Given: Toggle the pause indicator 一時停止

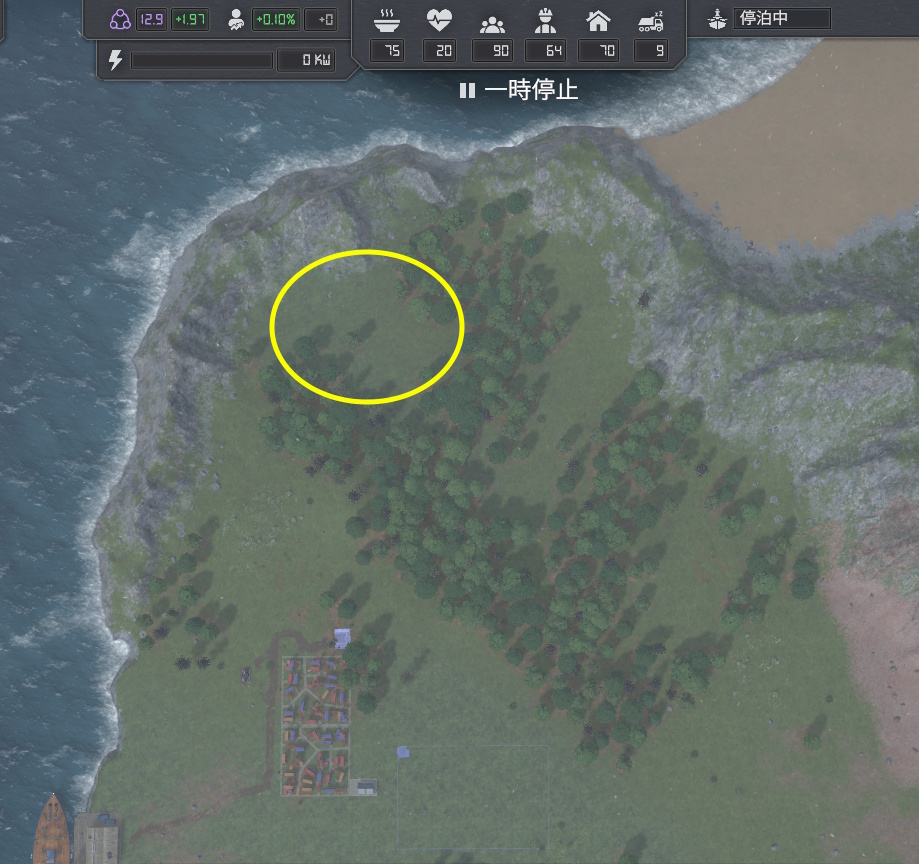Looking at the screenshot, I should coord(518,90).
